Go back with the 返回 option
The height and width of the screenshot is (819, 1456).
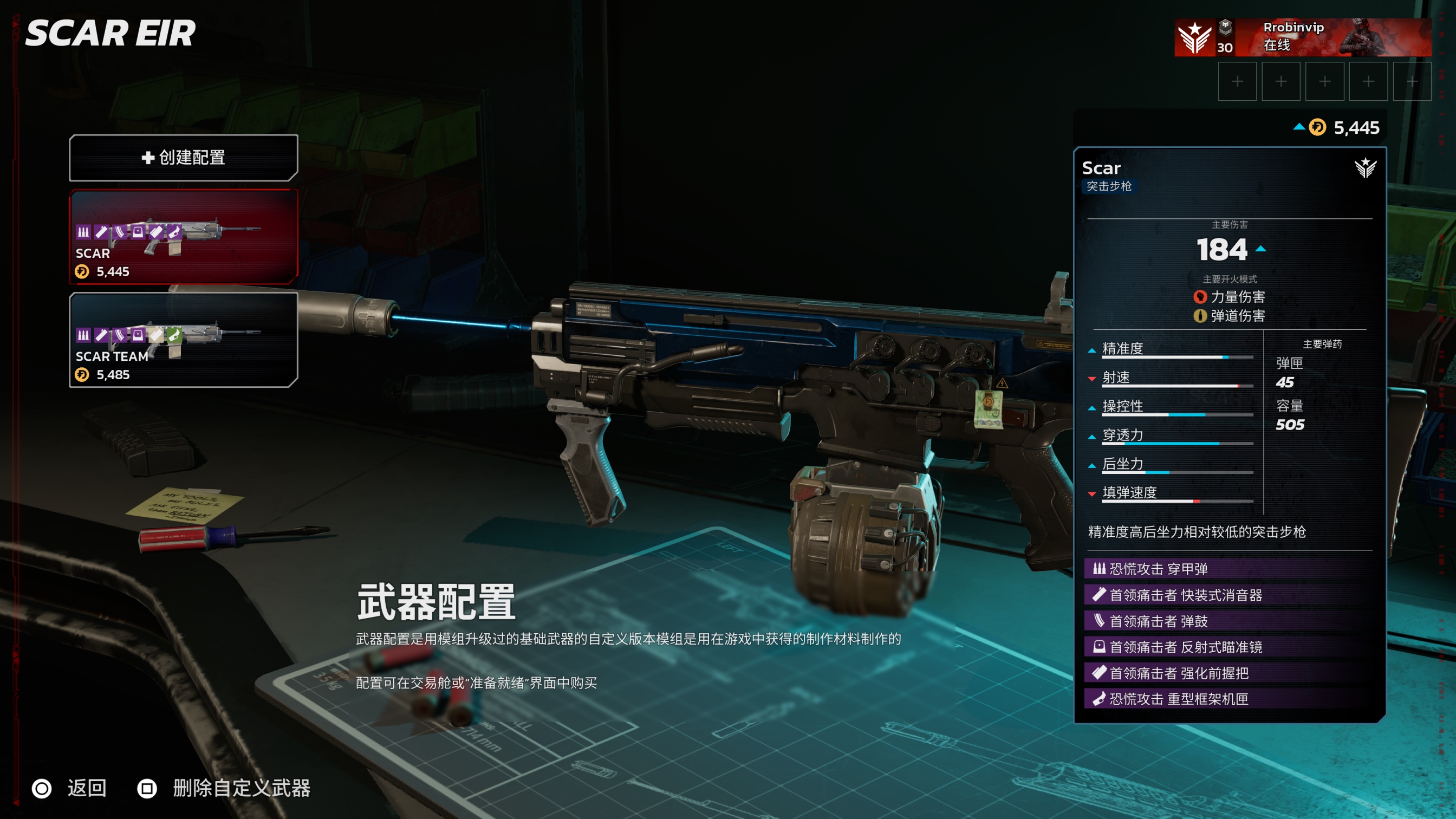click(70, 788)
